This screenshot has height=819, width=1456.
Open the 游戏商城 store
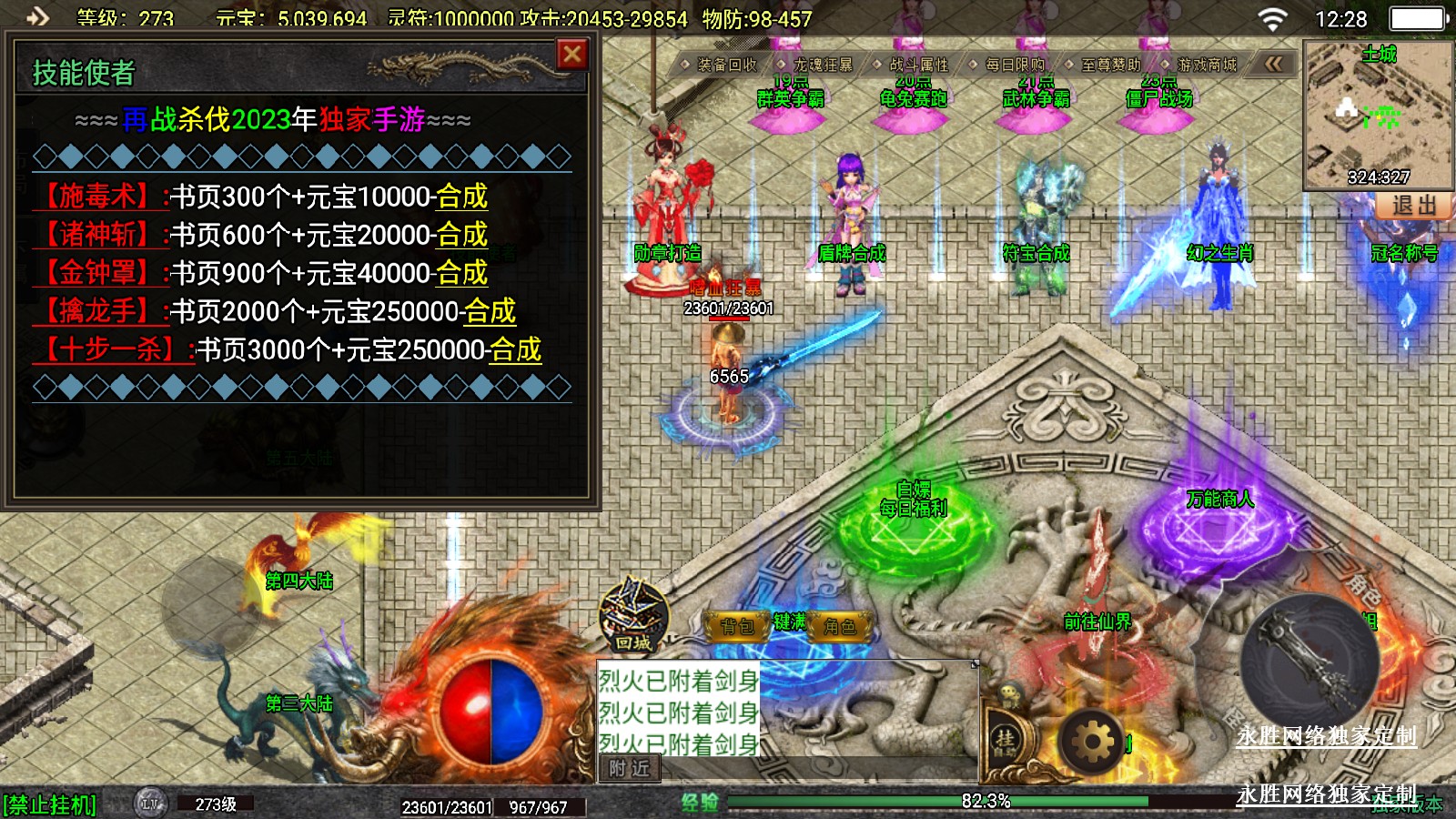[x=1206, y=65]
